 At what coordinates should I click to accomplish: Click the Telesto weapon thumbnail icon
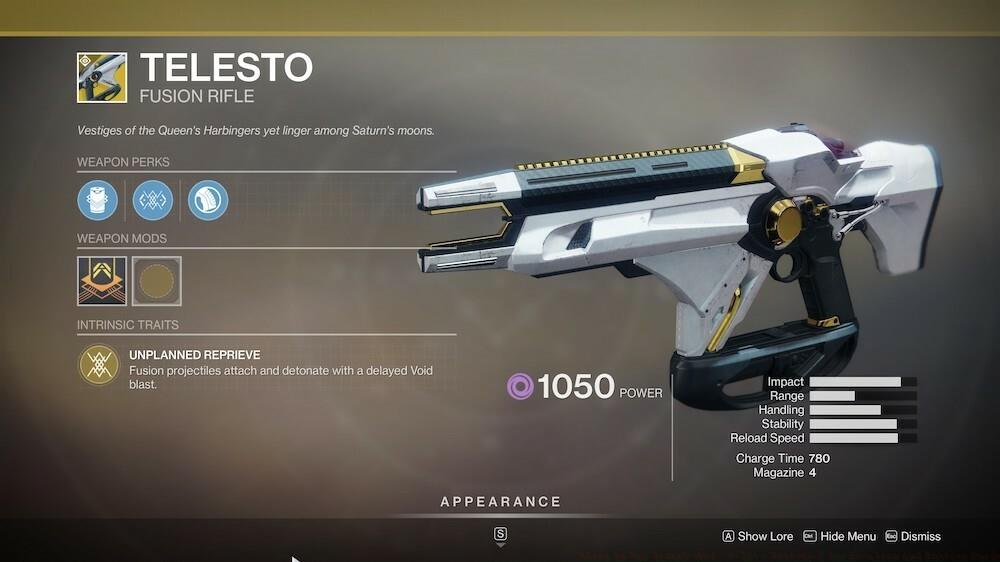(x=102, y=78)
